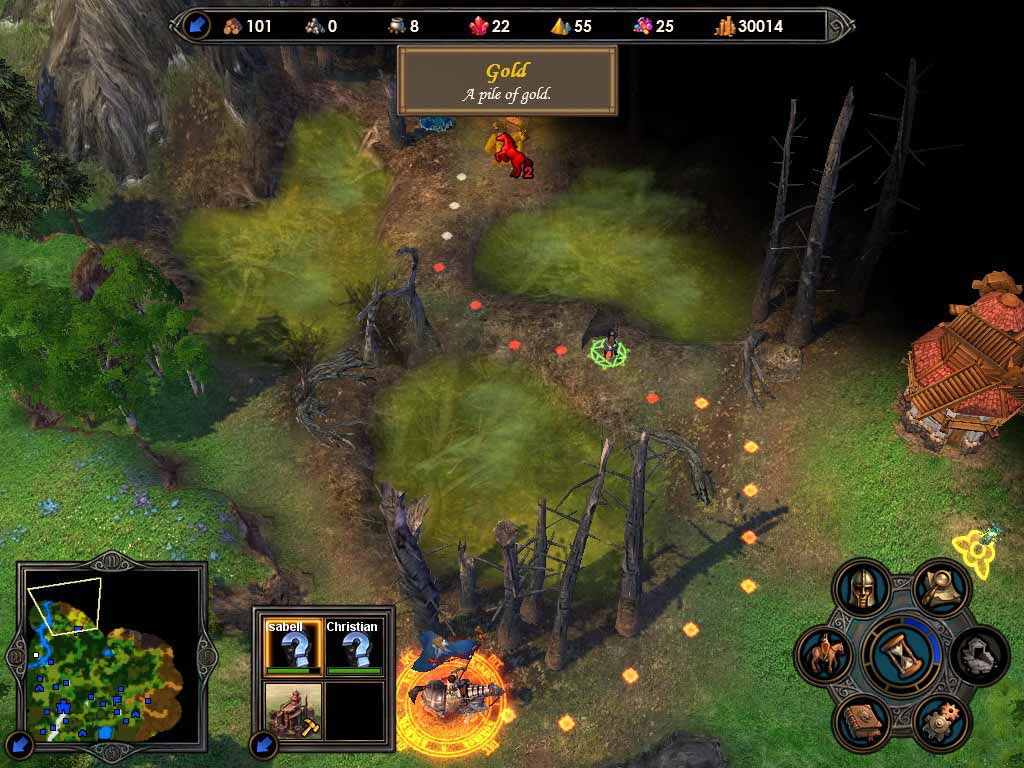Collapse minimap with its blue arrow button

pyautogui.click(x=21, y=744)
